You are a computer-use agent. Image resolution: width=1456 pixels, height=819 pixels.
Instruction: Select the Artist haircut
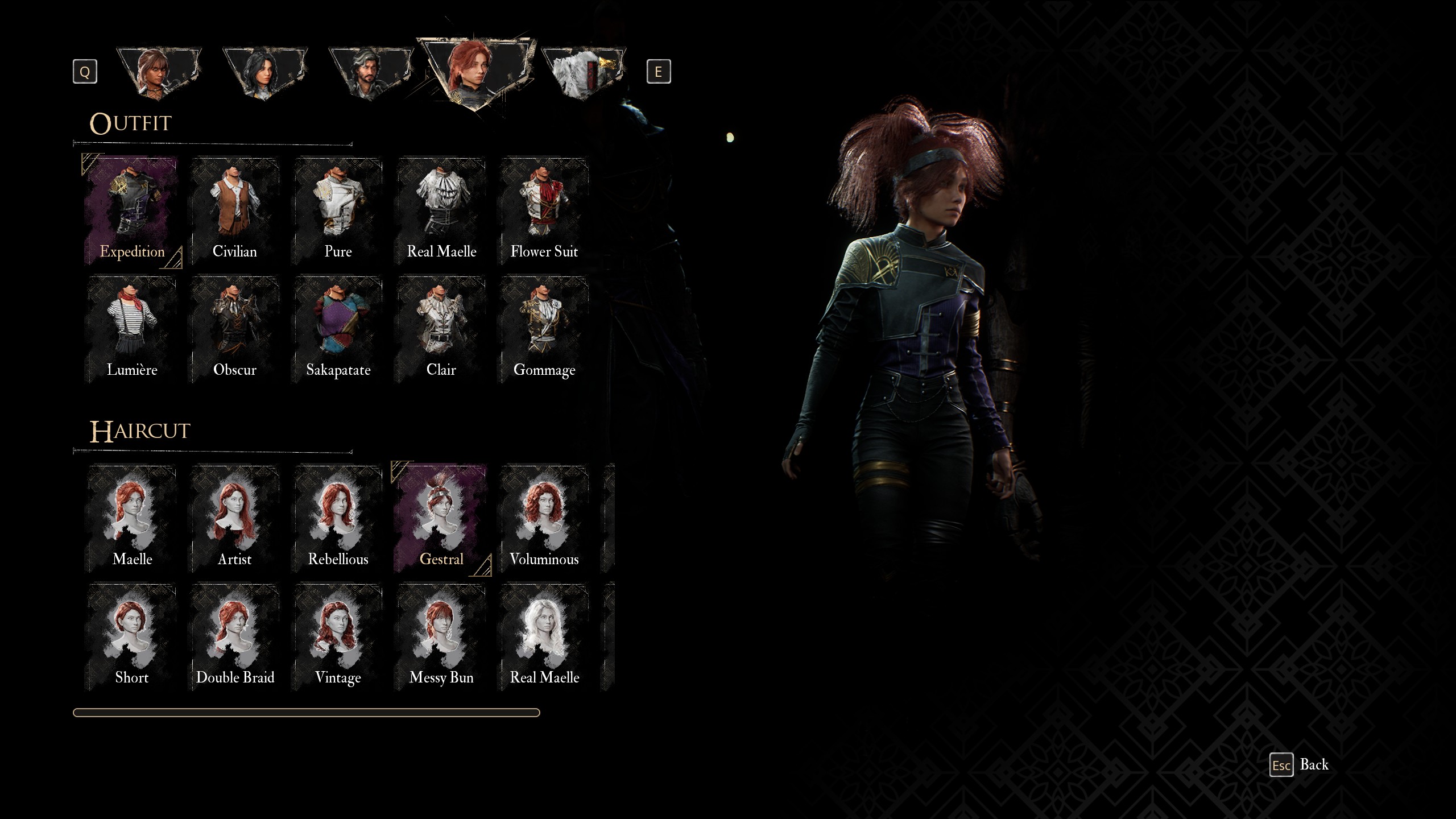234,519
